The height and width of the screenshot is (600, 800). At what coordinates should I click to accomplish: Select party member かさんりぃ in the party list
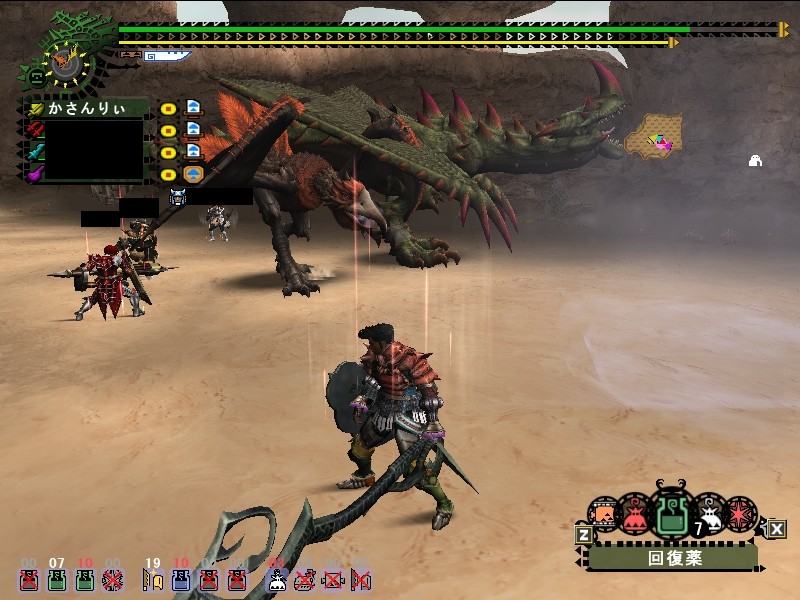click(90, 107)
